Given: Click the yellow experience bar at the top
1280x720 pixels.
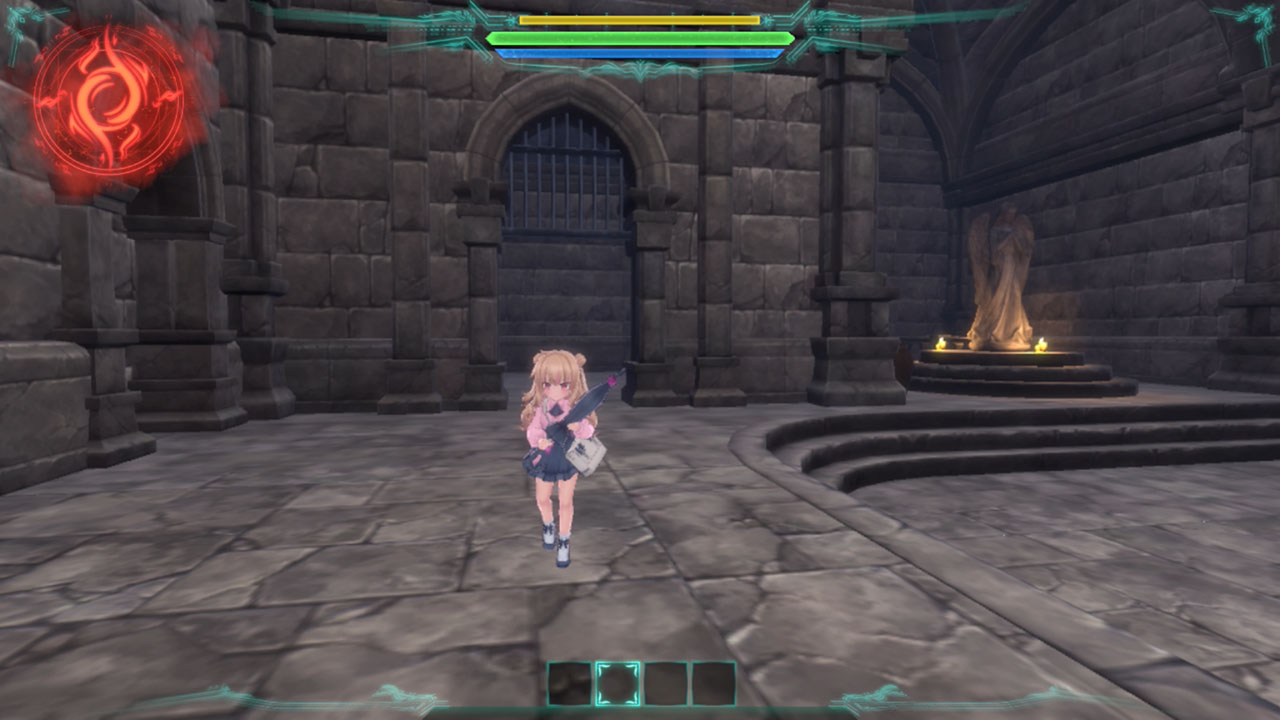Looking at the screenshot, I should (x=640, y=19).
